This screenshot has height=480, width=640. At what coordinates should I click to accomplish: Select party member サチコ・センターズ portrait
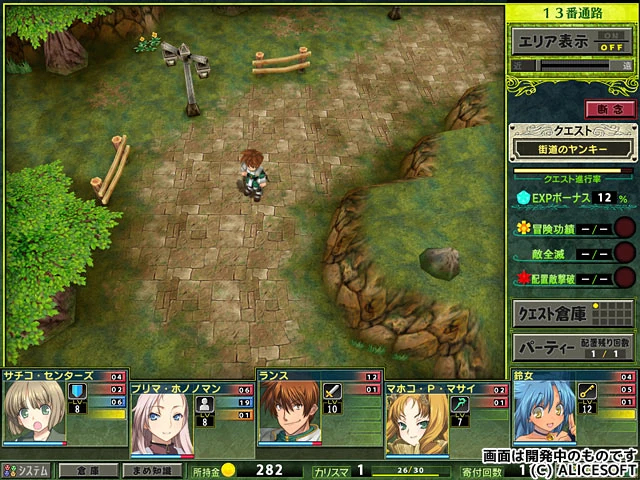click(x=32, y=414)
